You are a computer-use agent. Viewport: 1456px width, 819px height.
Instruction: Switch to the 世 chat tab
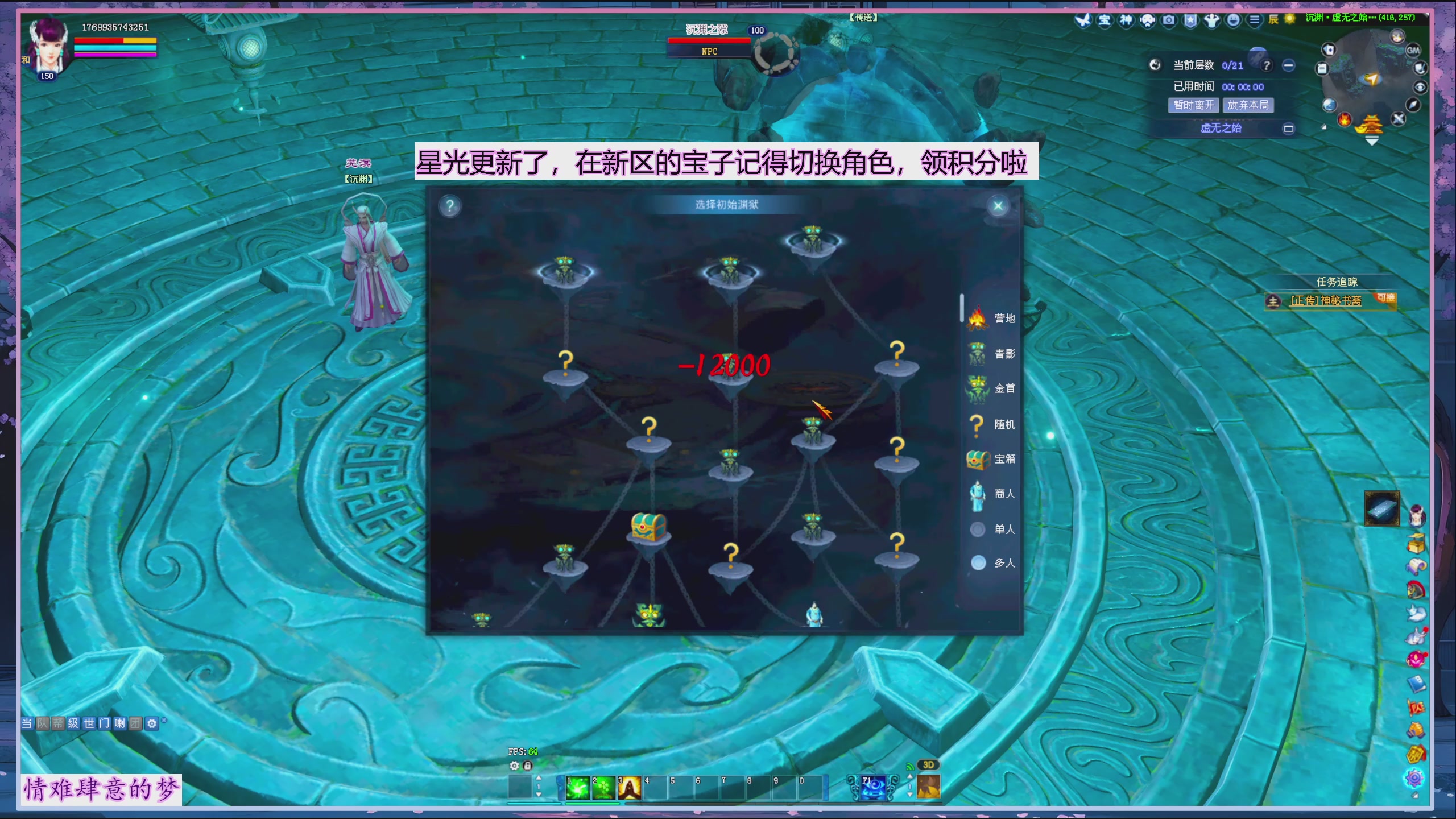click(89, 724)
